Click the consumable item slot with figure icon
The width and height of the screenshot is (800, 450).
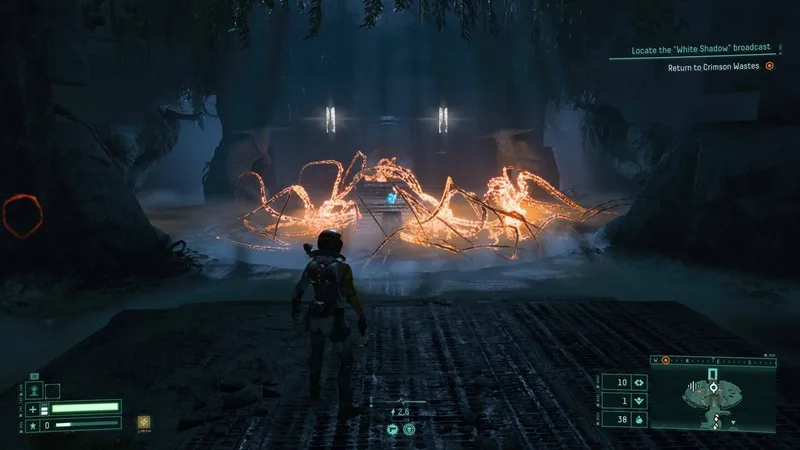tap(34, 390)
